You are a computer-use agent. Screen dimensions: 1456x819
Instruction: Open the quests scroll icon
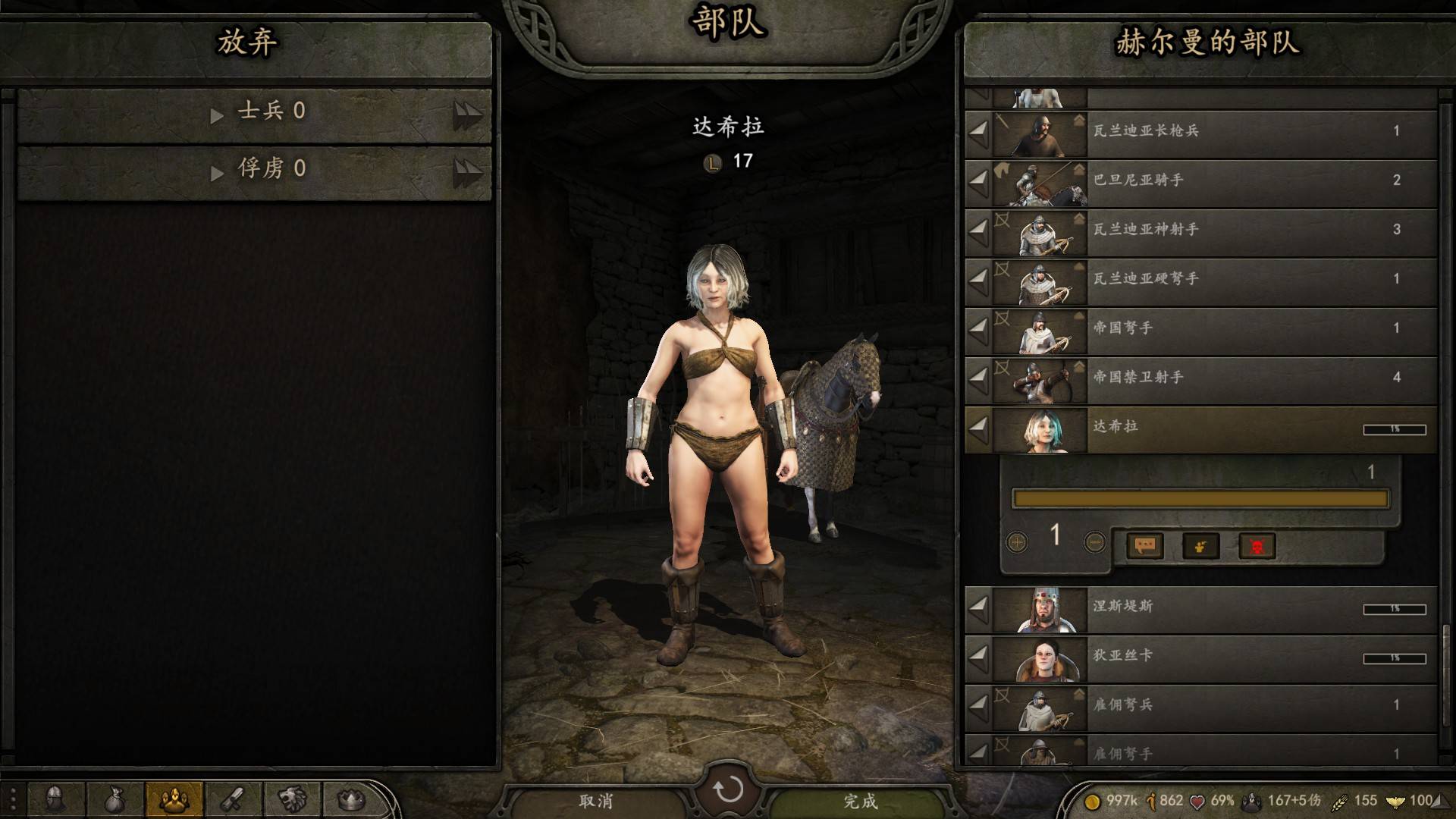(233, 799)
